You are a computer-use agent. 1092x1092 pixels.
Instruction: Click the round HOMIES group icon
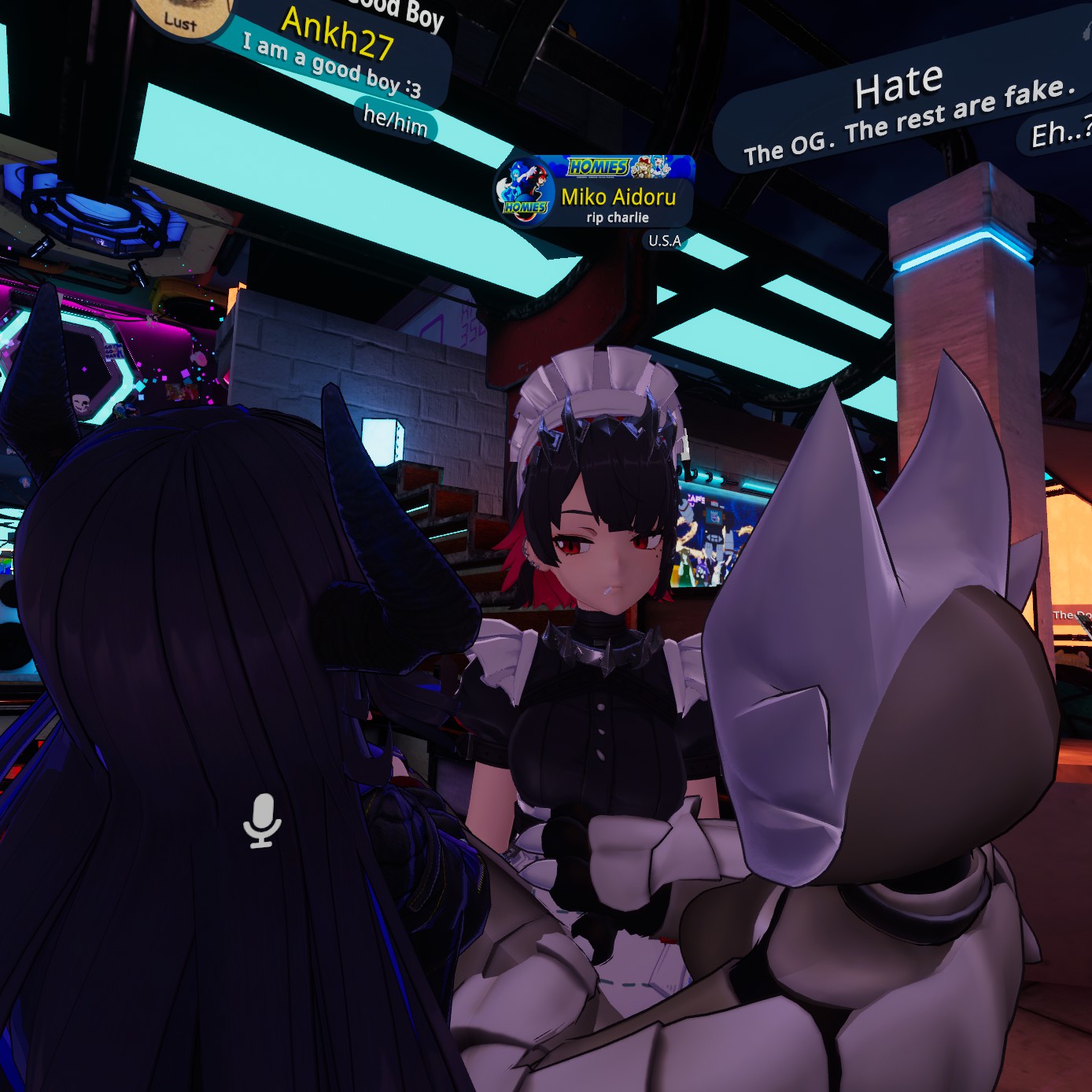tap(524, 192)
